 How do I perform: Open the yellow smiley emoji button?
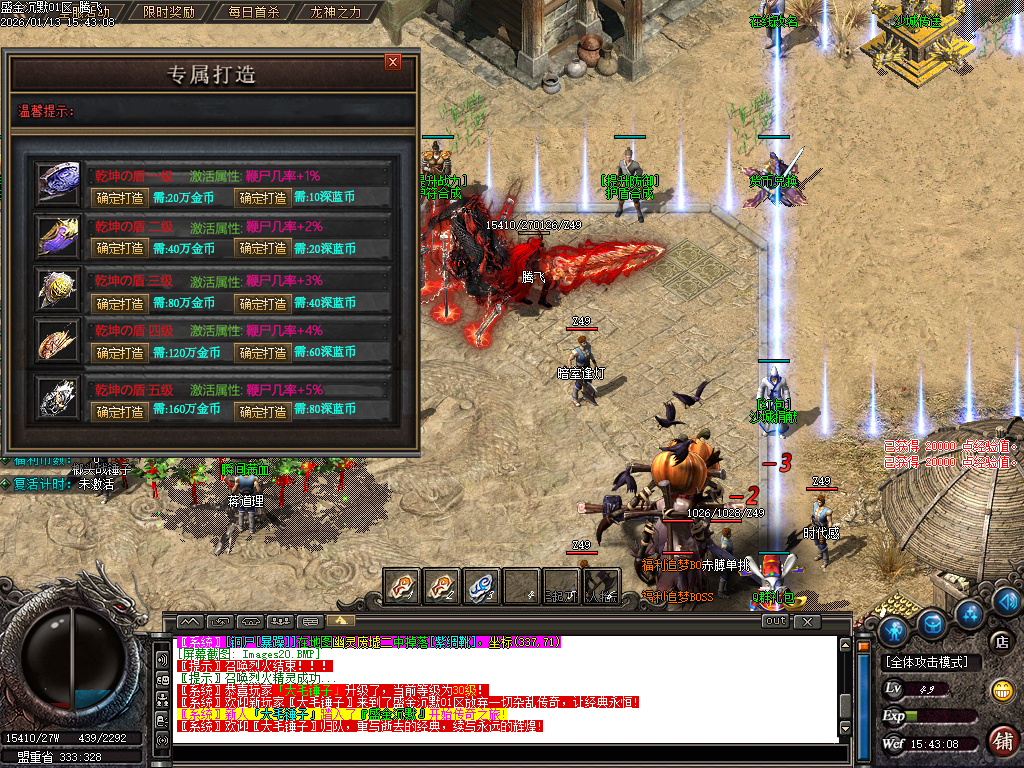pos(1000,690)
